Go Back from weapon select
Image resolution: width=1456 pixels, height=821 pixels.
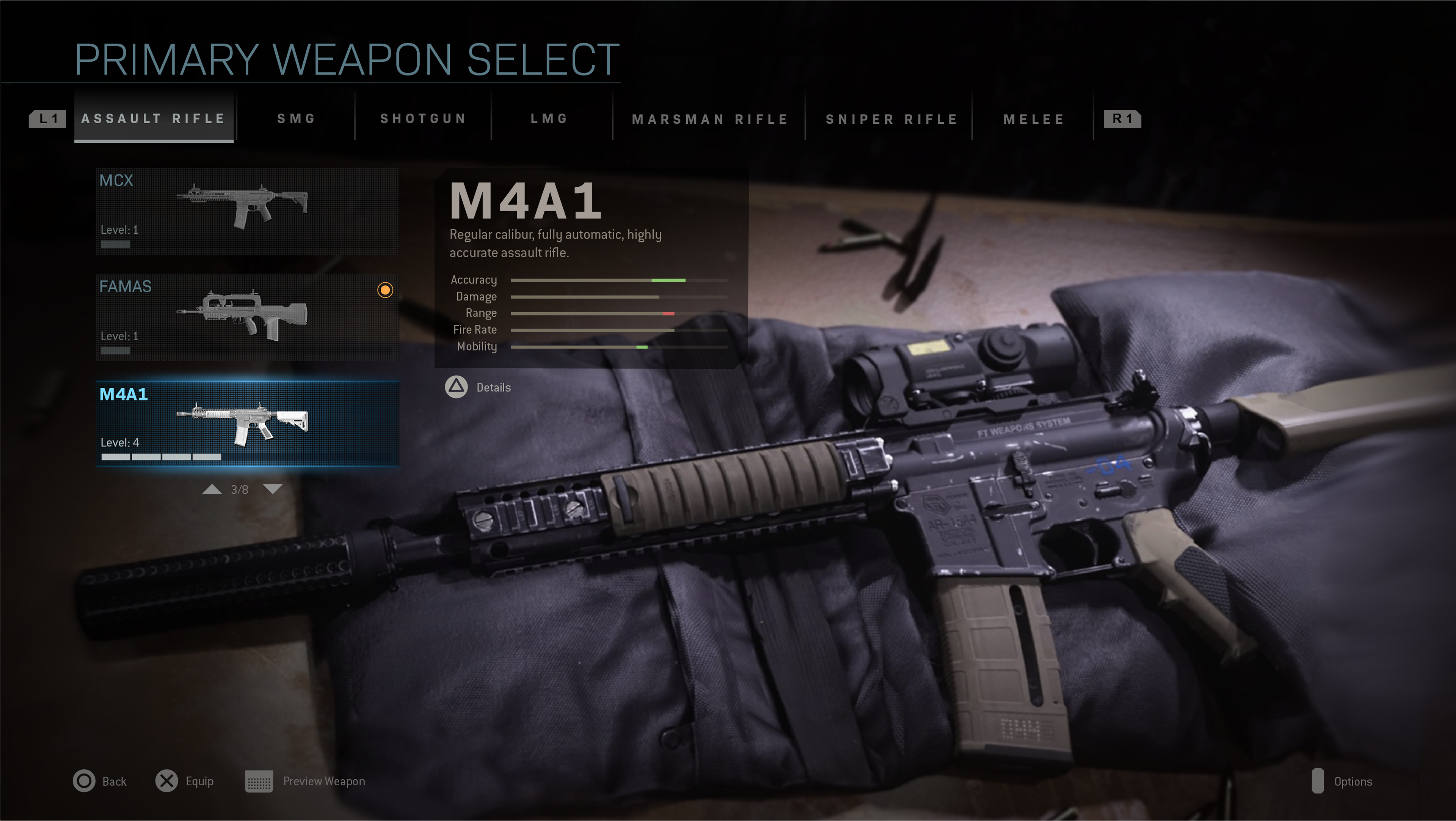[99, 781]
